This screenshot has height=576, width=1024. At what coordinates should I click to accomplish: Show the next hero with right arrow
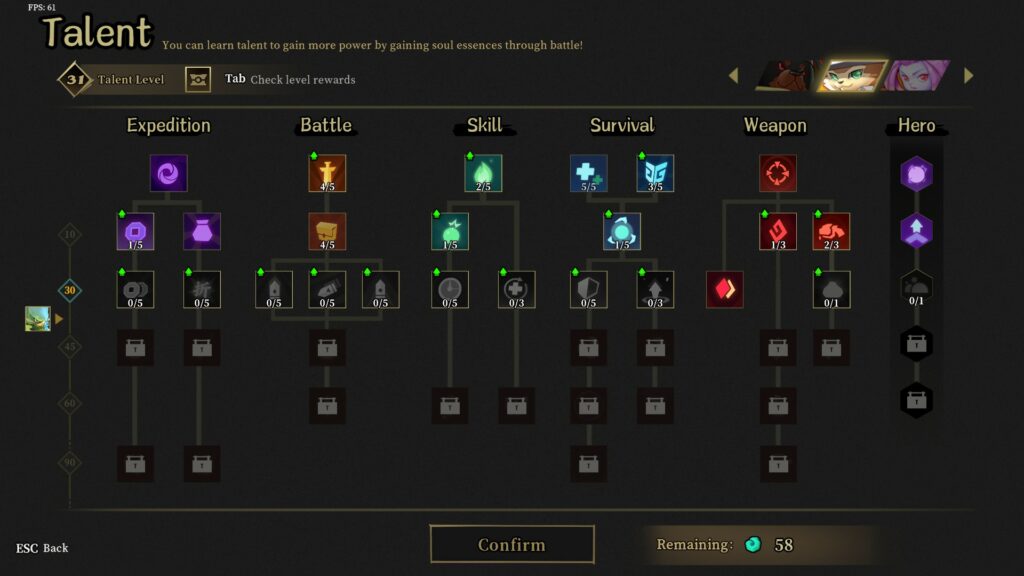pyautogui.click(x=968, y=76)
